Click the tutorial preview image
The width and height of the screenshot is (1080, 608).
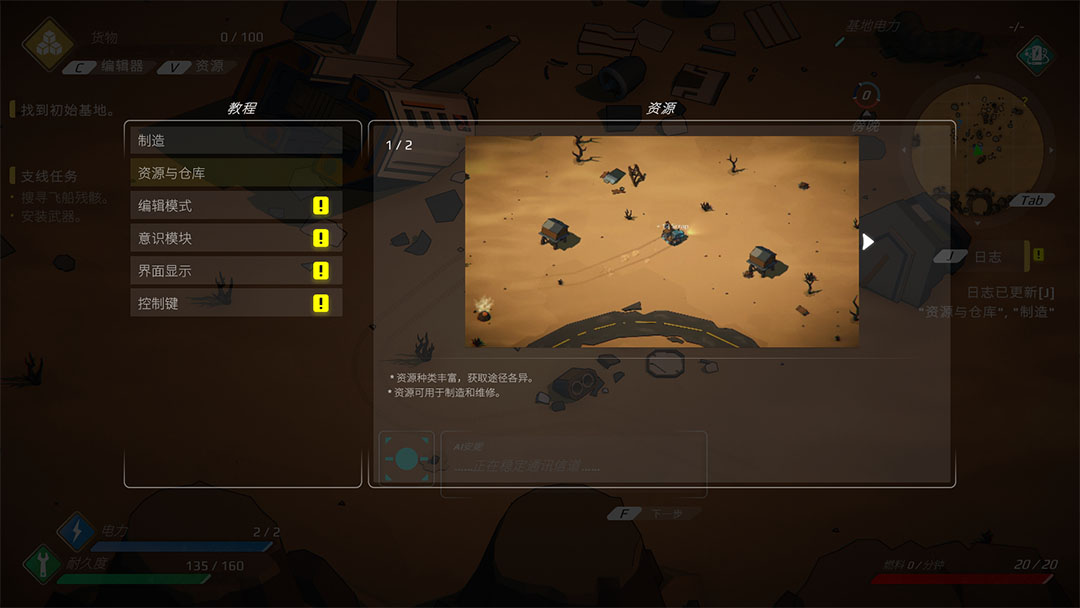(661, 242)
